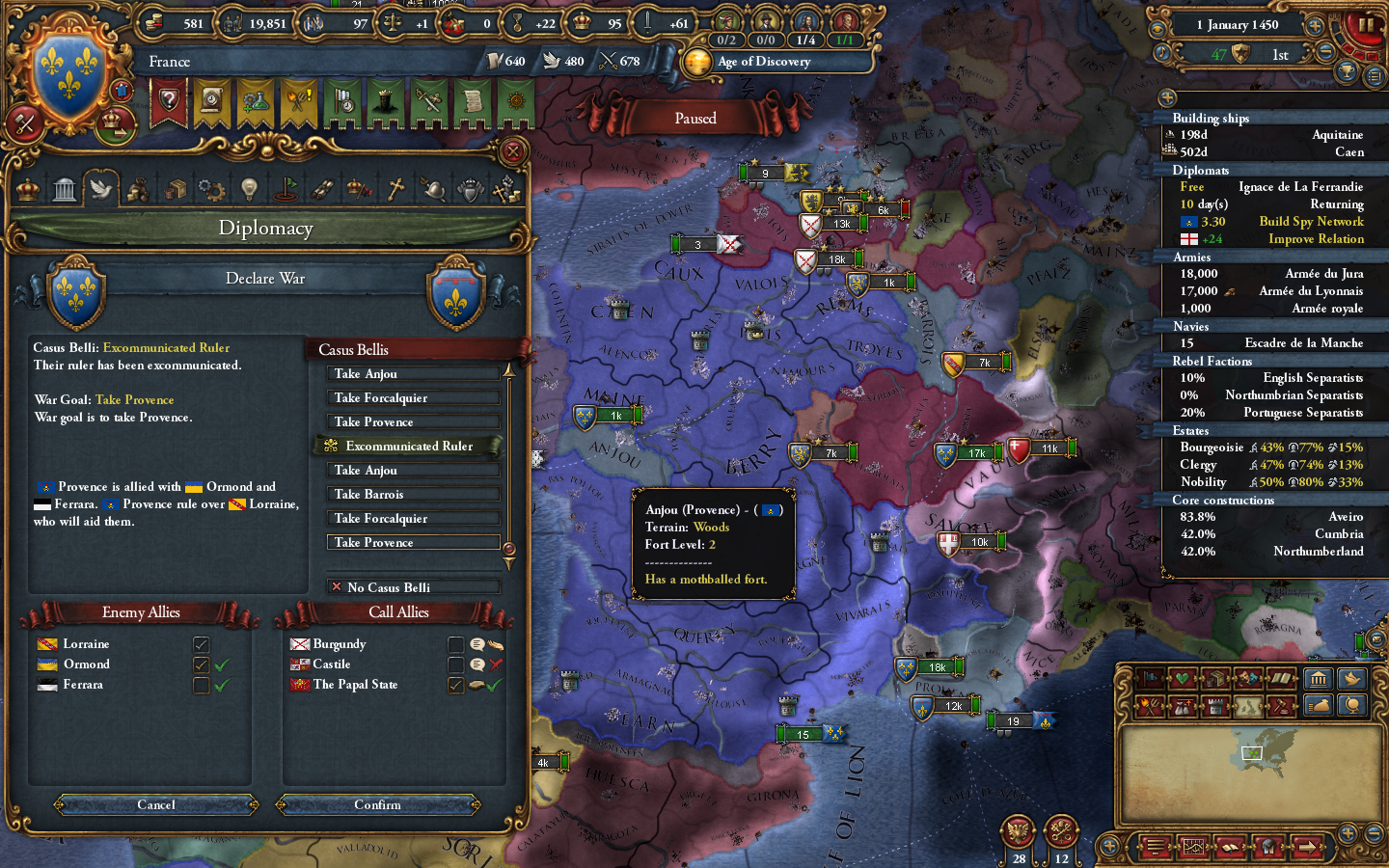Enable Ferrara checkbox under Enemy Allies
The width and height of the screenshot is (1389, 868).
201,685
